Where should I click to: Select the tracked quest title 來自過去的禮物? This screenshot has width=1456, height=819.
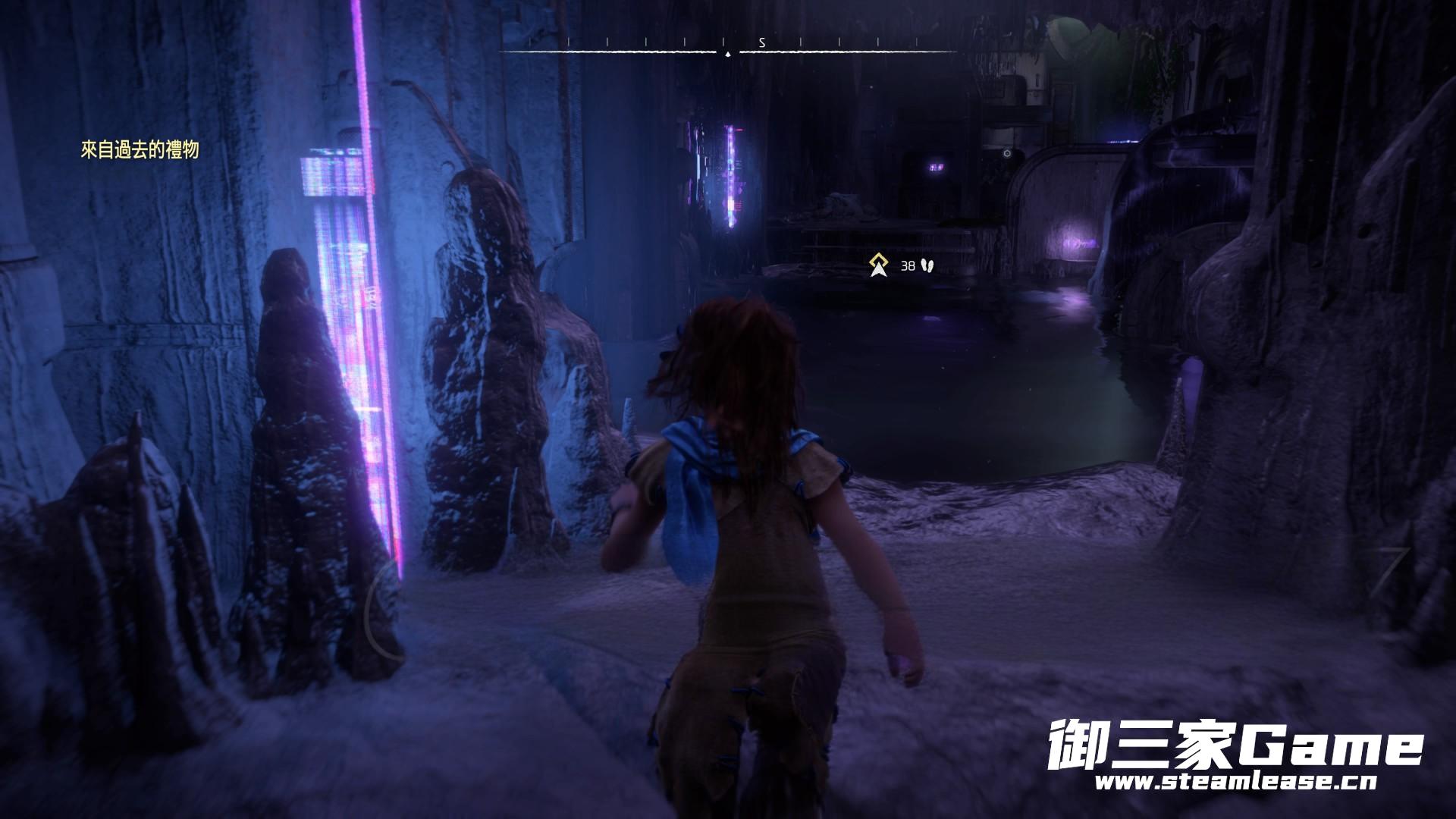tap(140, 150)
